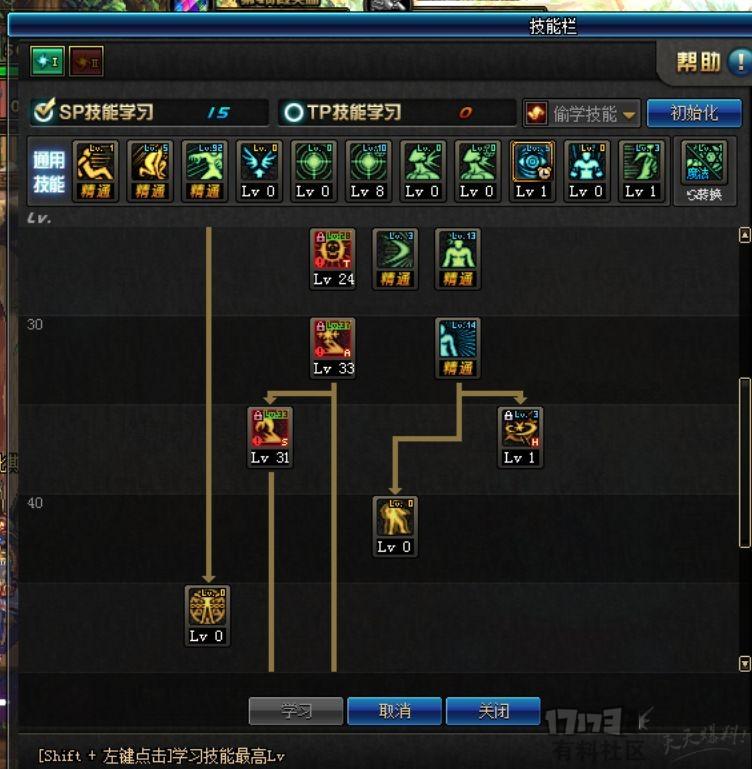This screenshot has width=752, height=769.
Task: Click the skill tree scroll-up arrow
Action: pos(743,236)
